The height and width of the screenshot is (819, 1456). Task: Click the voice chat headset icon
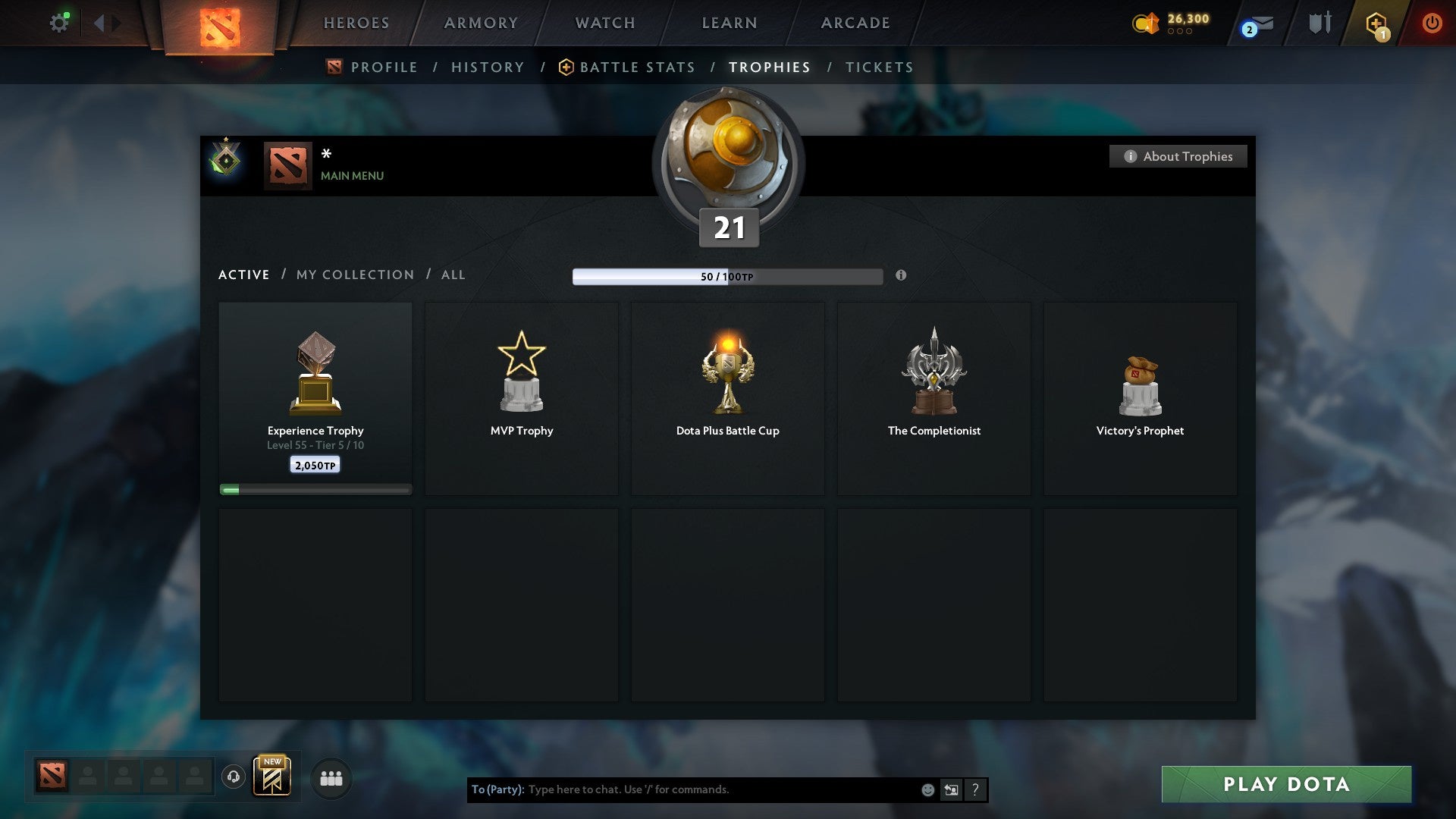[x=233, y=777]
